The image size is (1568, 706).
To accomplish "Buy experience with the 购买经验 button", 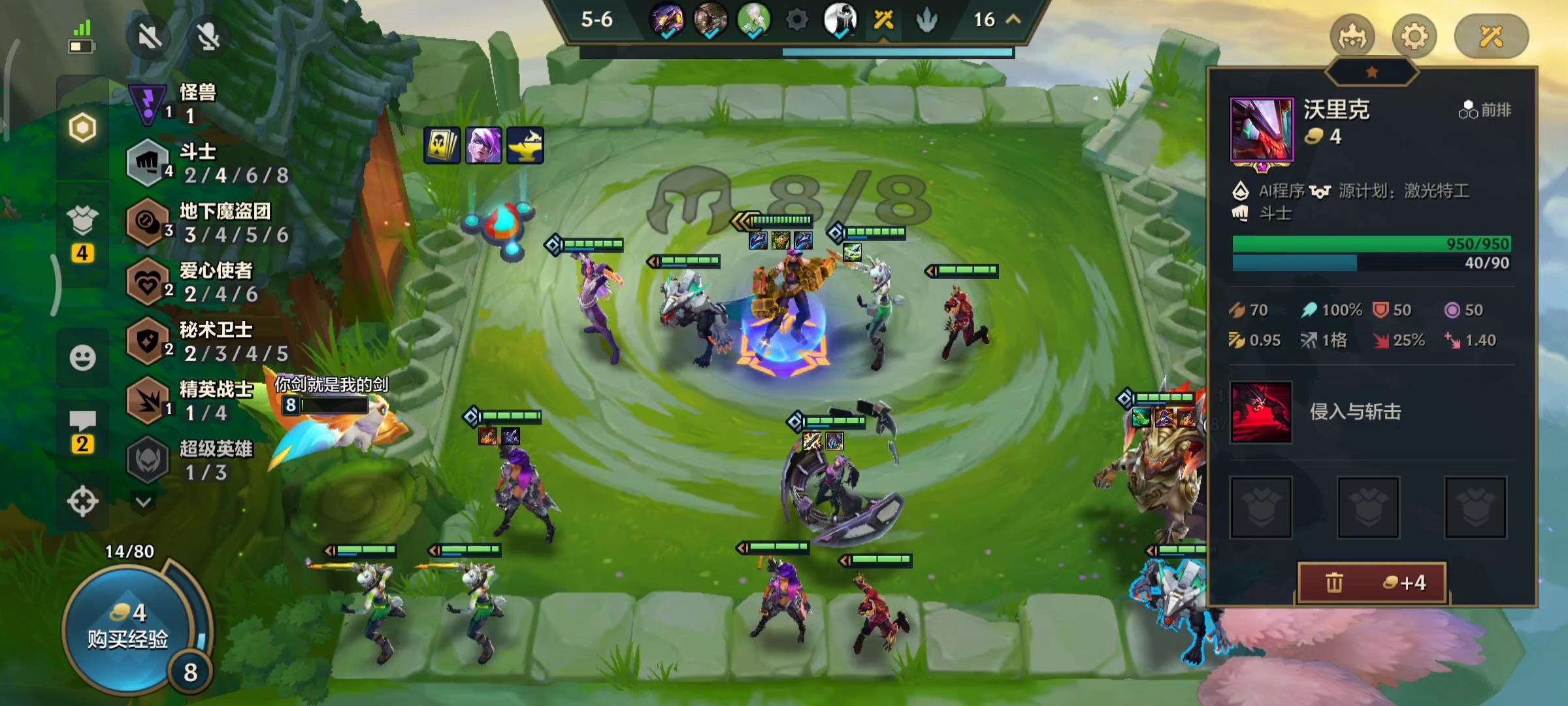I will pyautogui.click(x=128, y=628).
